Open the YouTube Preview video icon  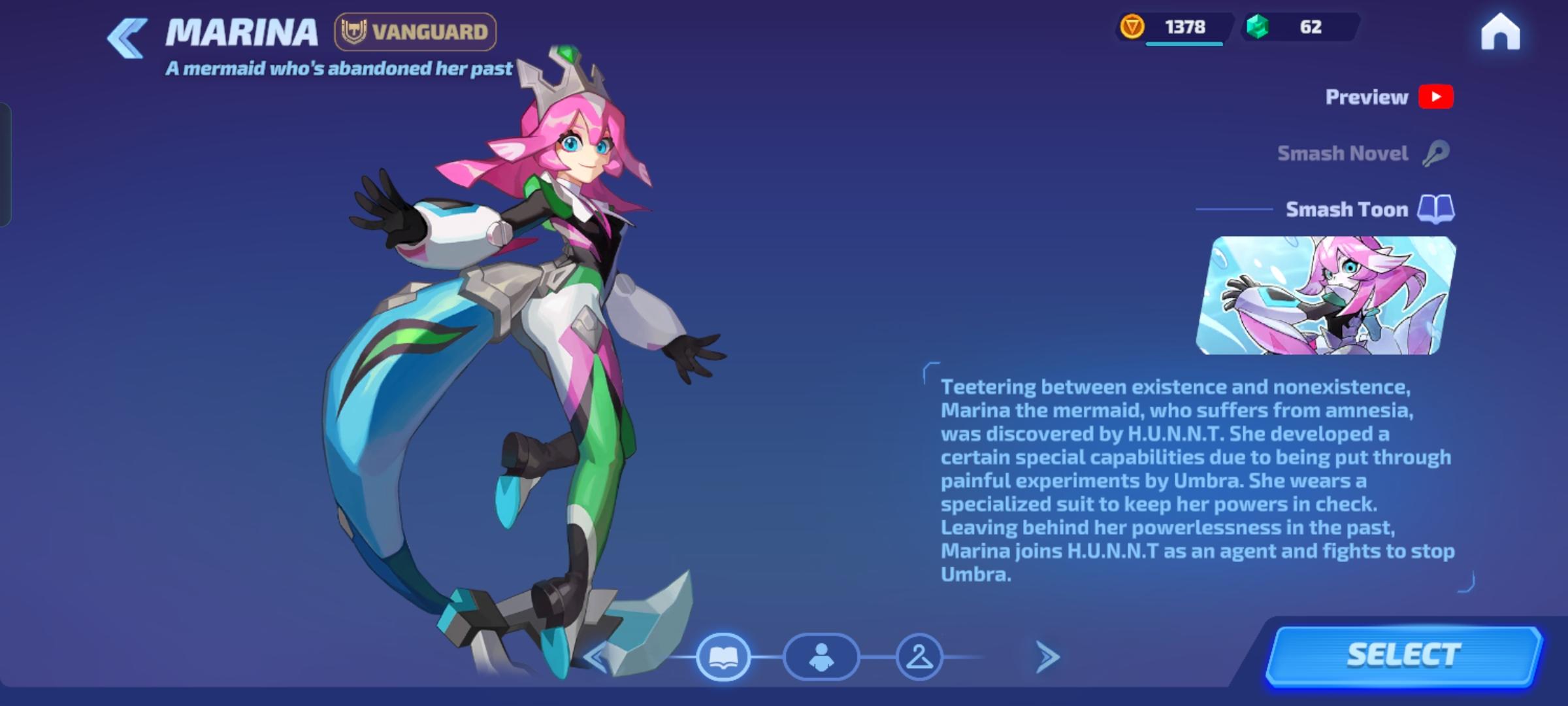tap(1436, 97)
